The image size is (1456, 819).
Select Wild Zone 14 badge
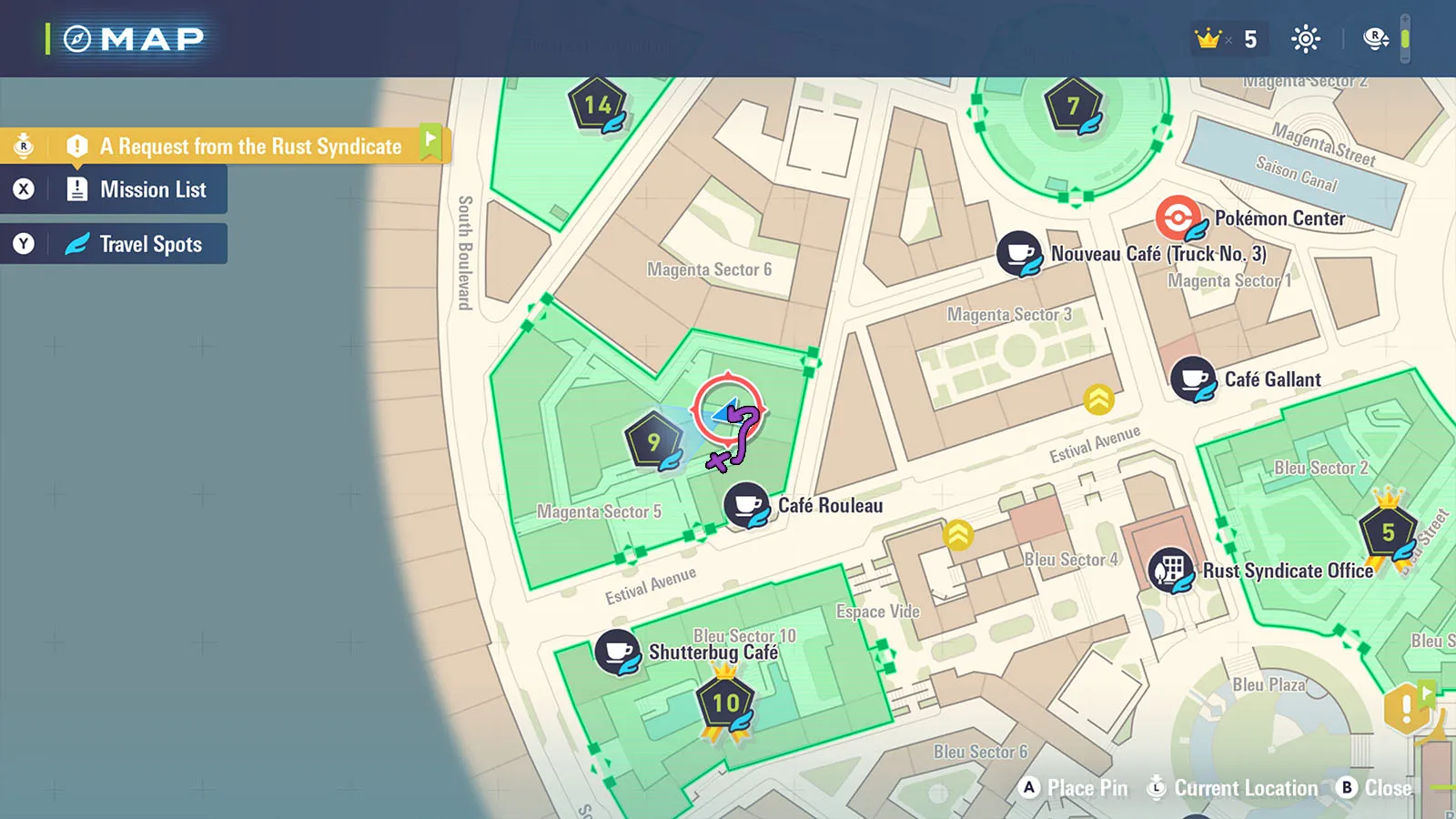[x=598, y=106]
